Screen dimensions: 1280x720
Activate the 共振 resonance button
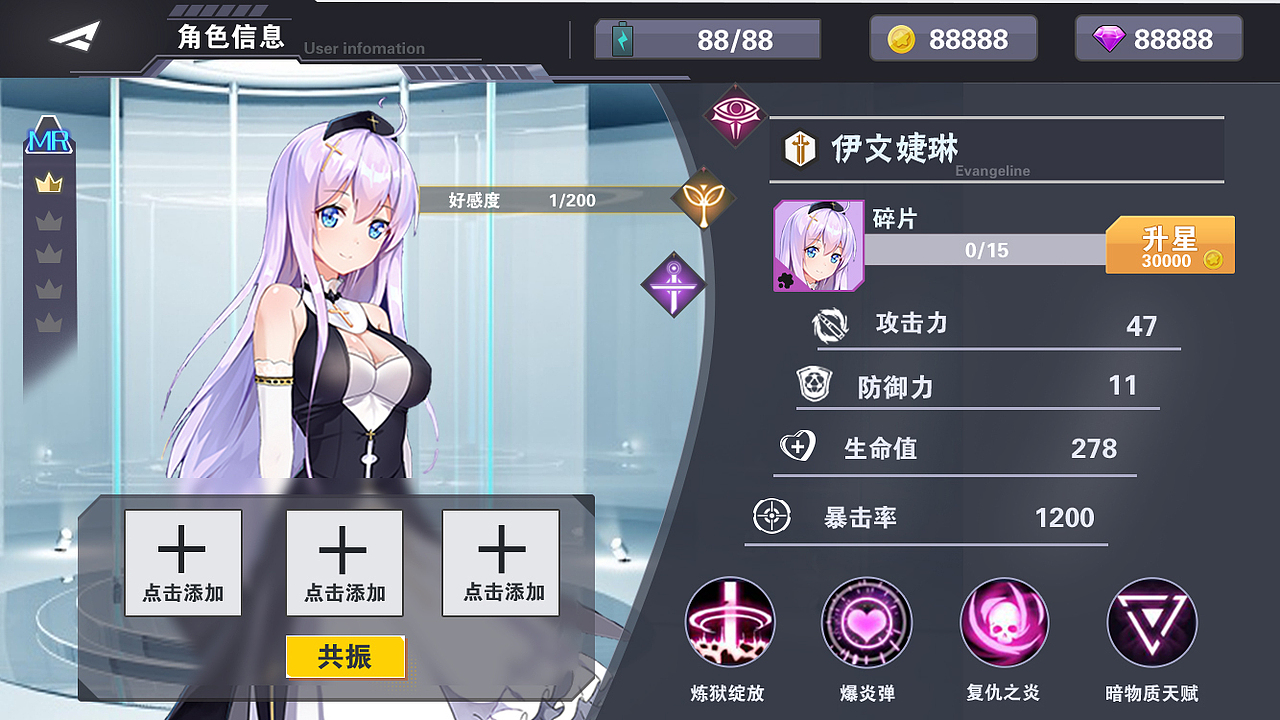coord(345,657)
